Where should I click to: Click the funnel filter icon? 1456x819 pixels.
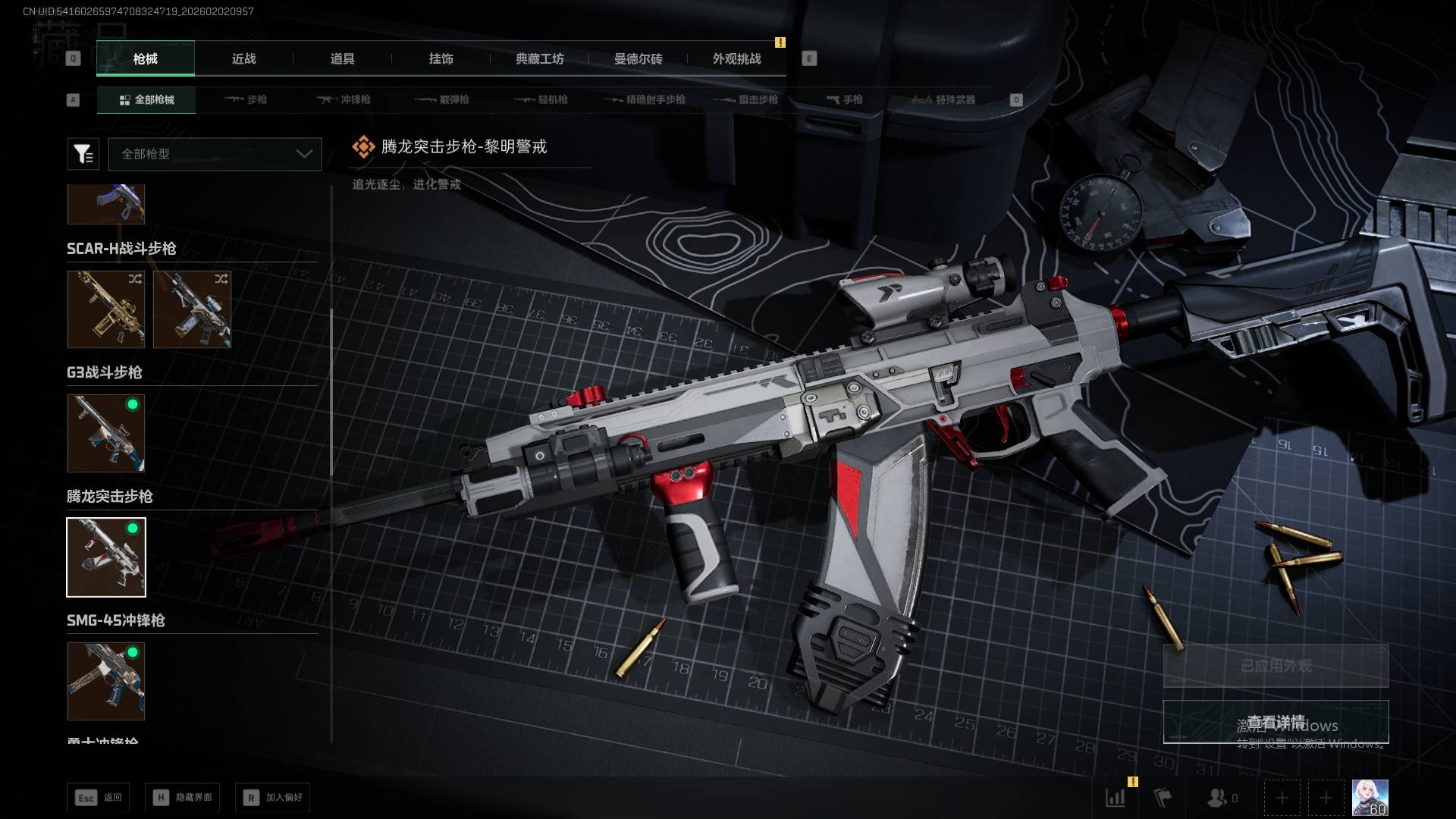click(83, 154)
